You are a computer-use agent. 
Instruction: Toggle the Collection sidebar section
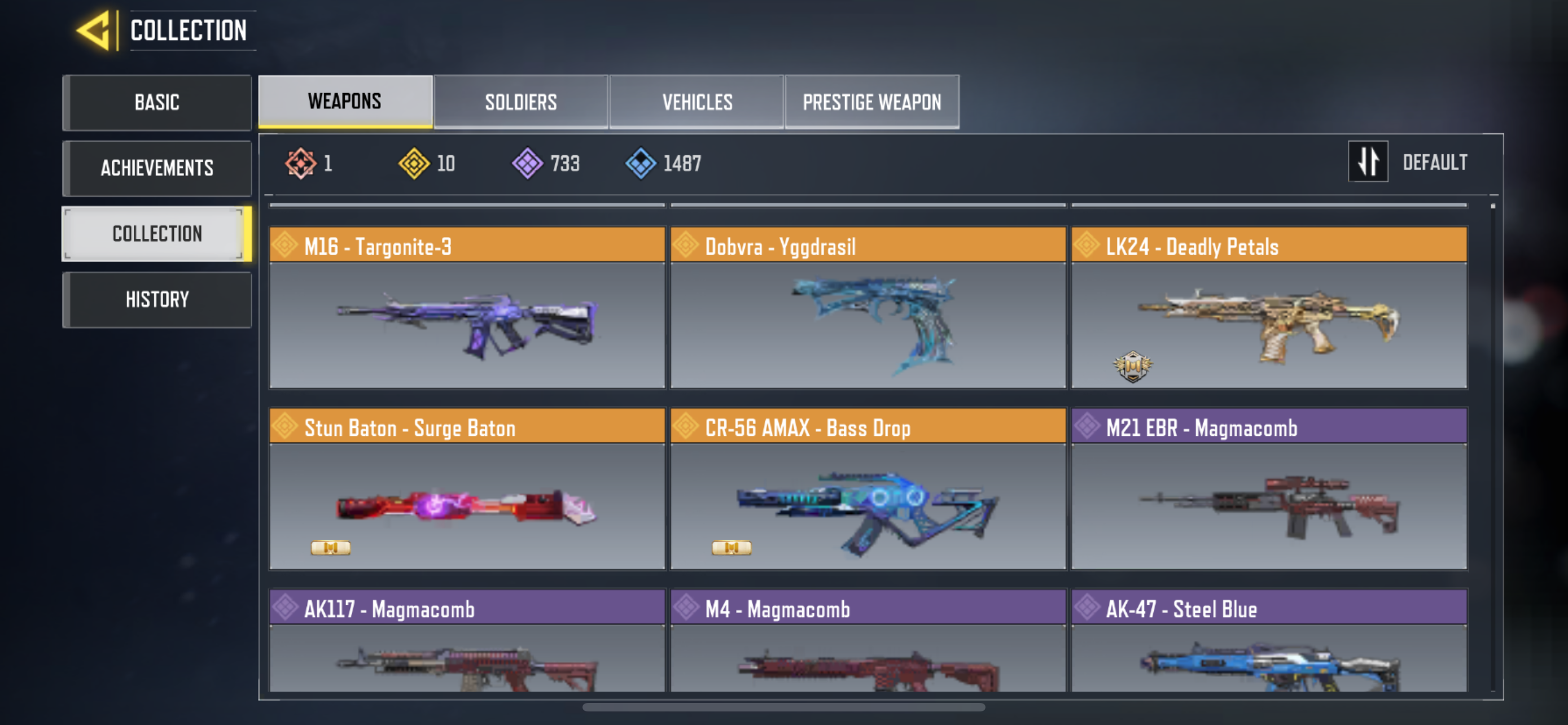pos(157,234)
